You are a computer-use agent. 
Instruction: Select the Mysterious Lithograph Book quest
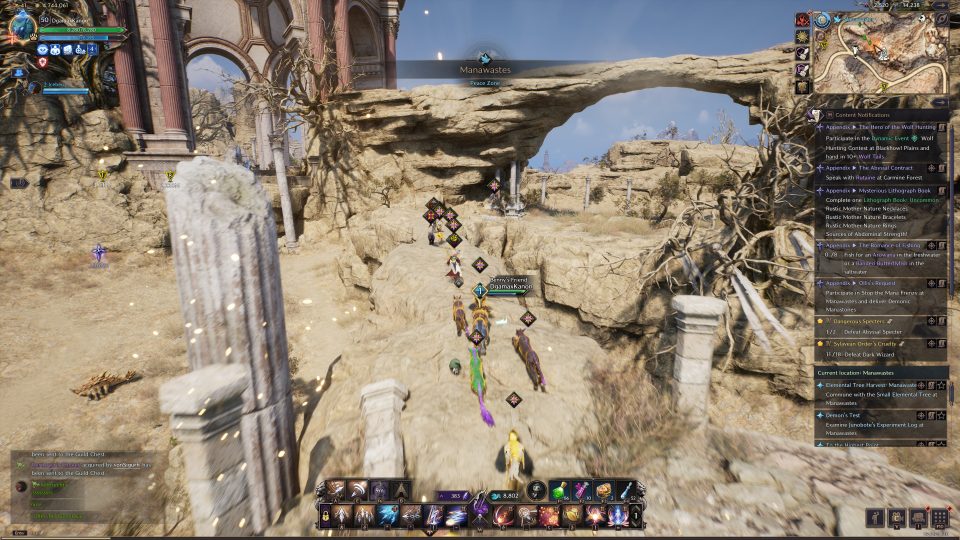[x=878, y=190]
